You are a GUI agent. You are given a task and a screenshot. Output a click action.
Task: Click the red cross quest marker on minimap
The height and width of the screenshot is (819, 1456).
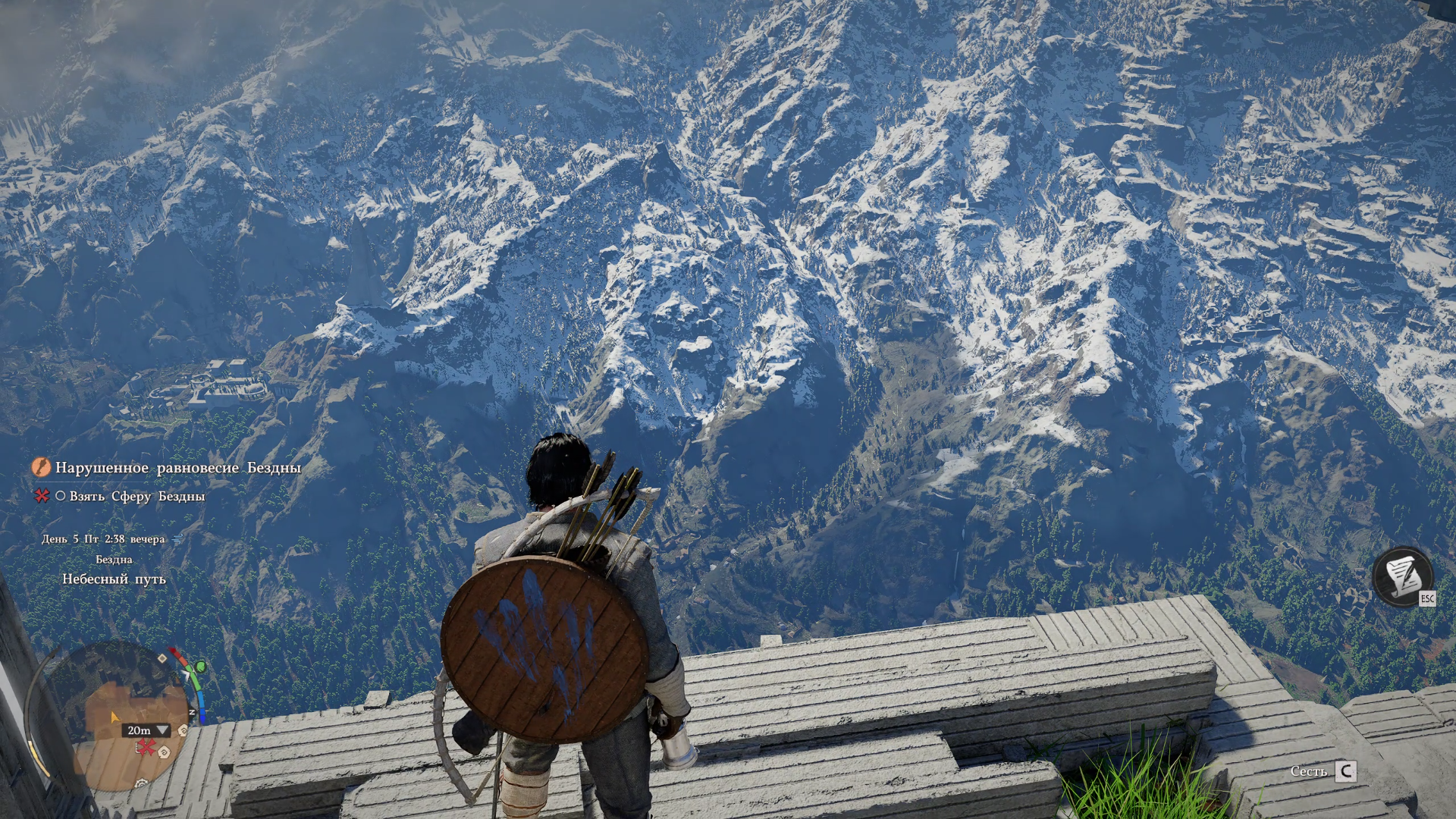coord(146,748)
